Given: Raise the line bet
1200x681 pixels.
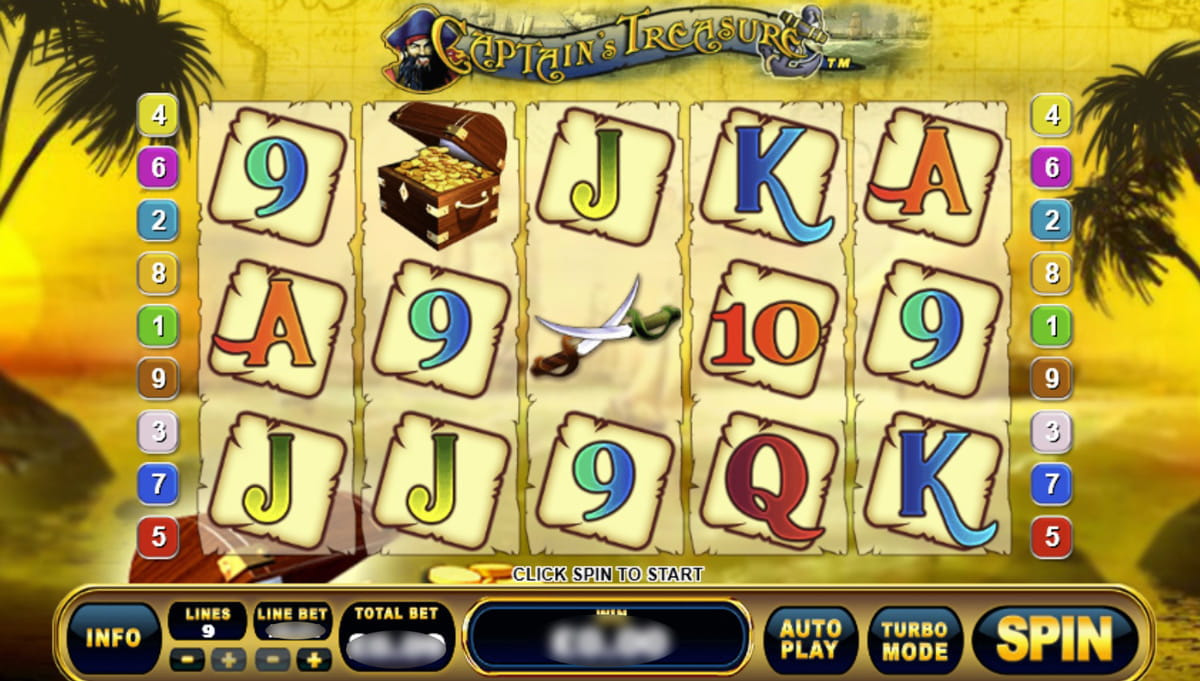Looking at the screenshot, I should 314,659.
